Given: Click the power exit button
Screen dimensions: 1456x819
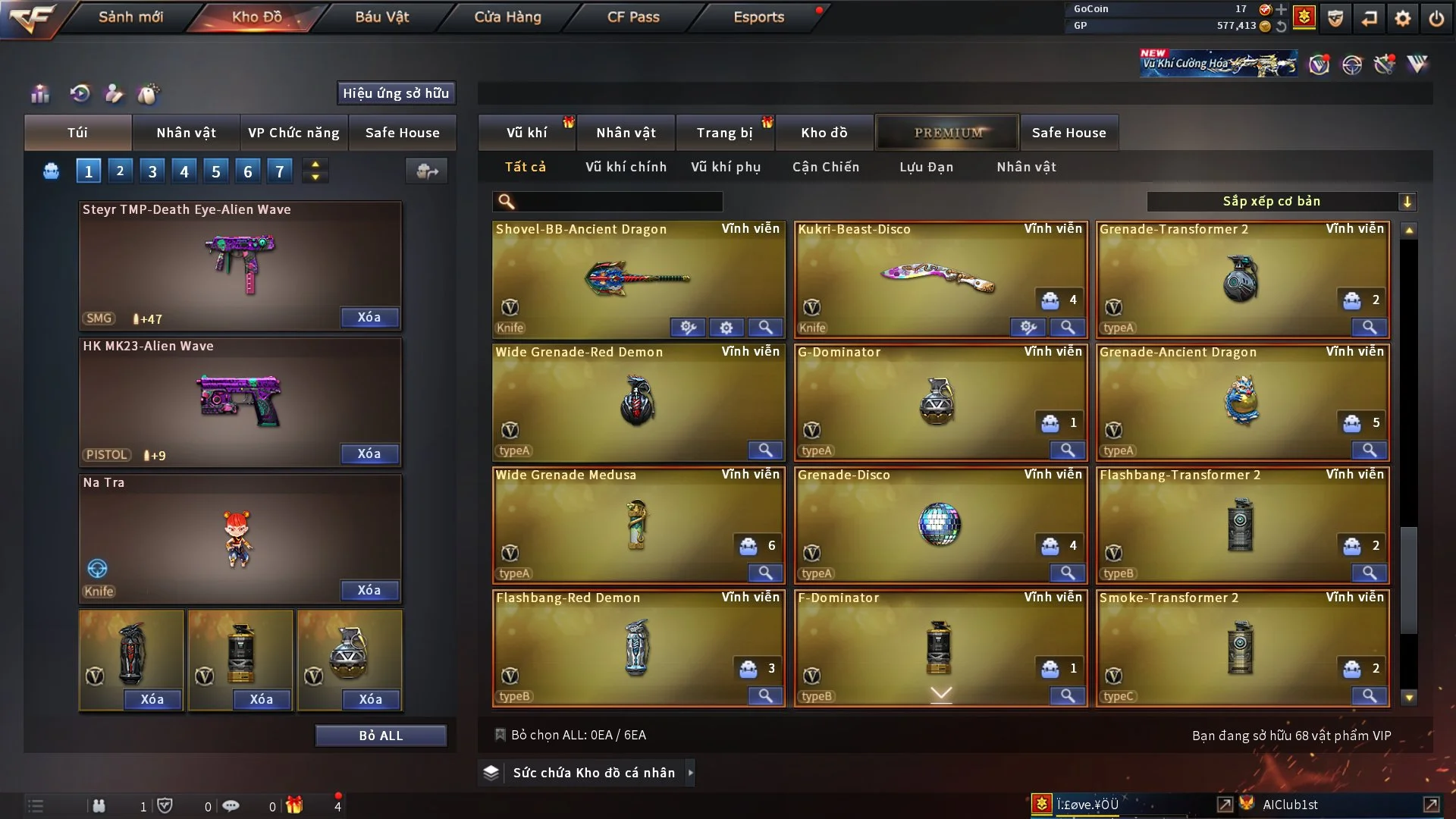Looking at the screenshot, I should [x=1436, y=18].
